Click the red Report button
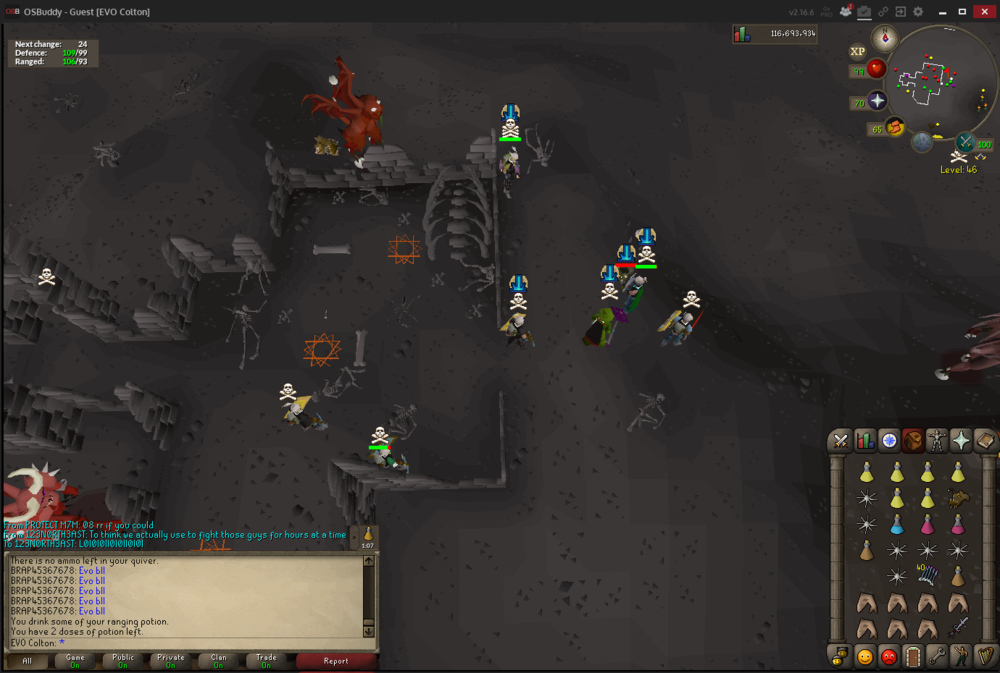The width and height of the screenshot is (1000, 673). click(x=336, y=661)
